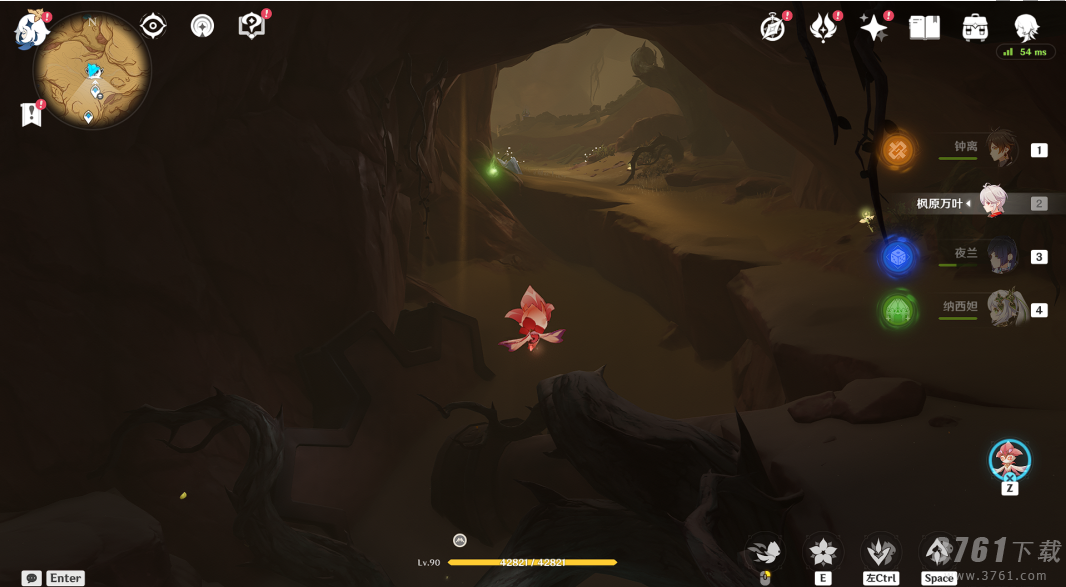The height and width of the screenshot is (587, 1066).
Task: Open the adventurer handbook book icon
Action: (924, 28)
